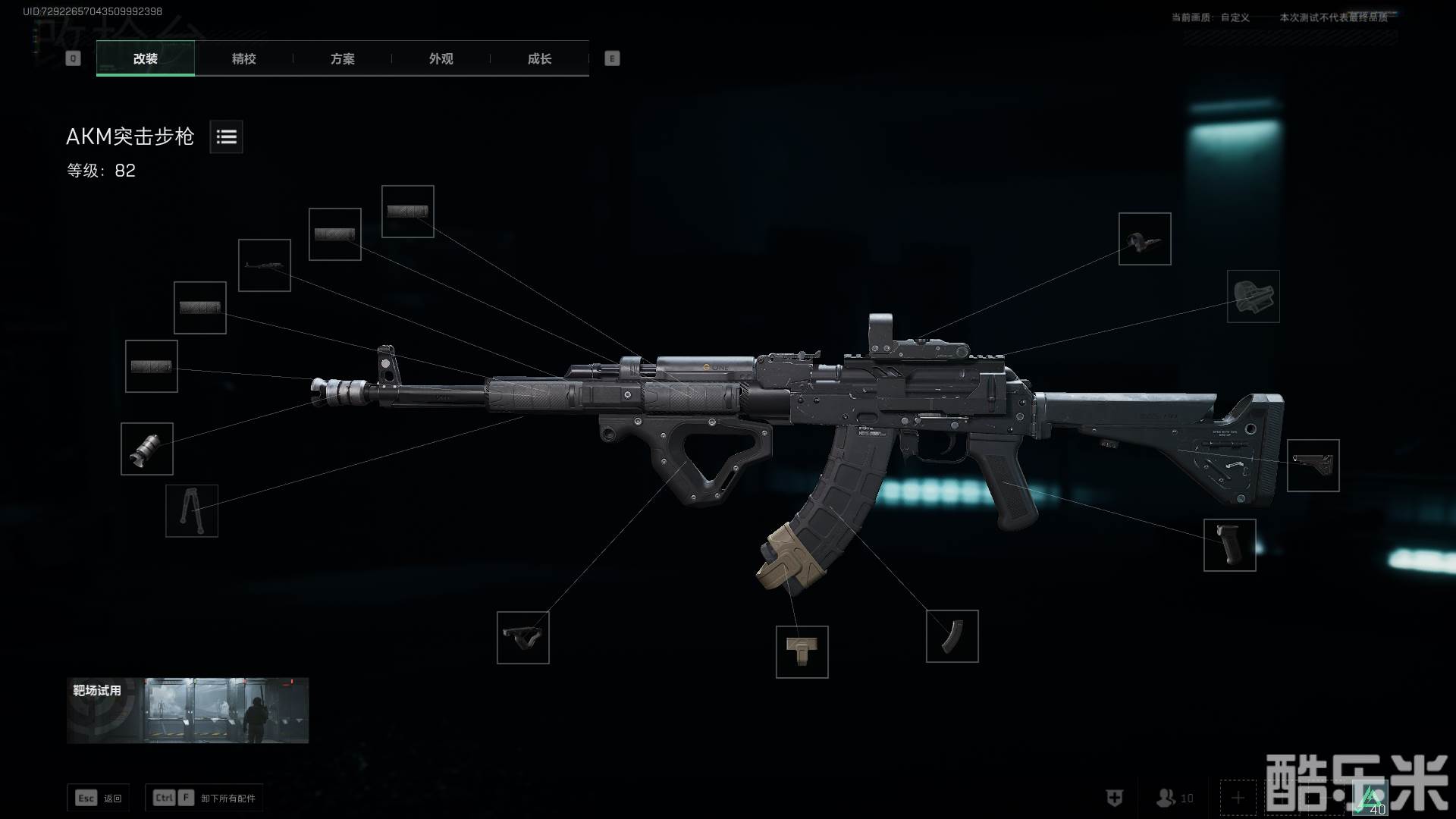Select the tan magazine pull attachment slot
The height and width of the screenshot is (819, 1456).
802,652
